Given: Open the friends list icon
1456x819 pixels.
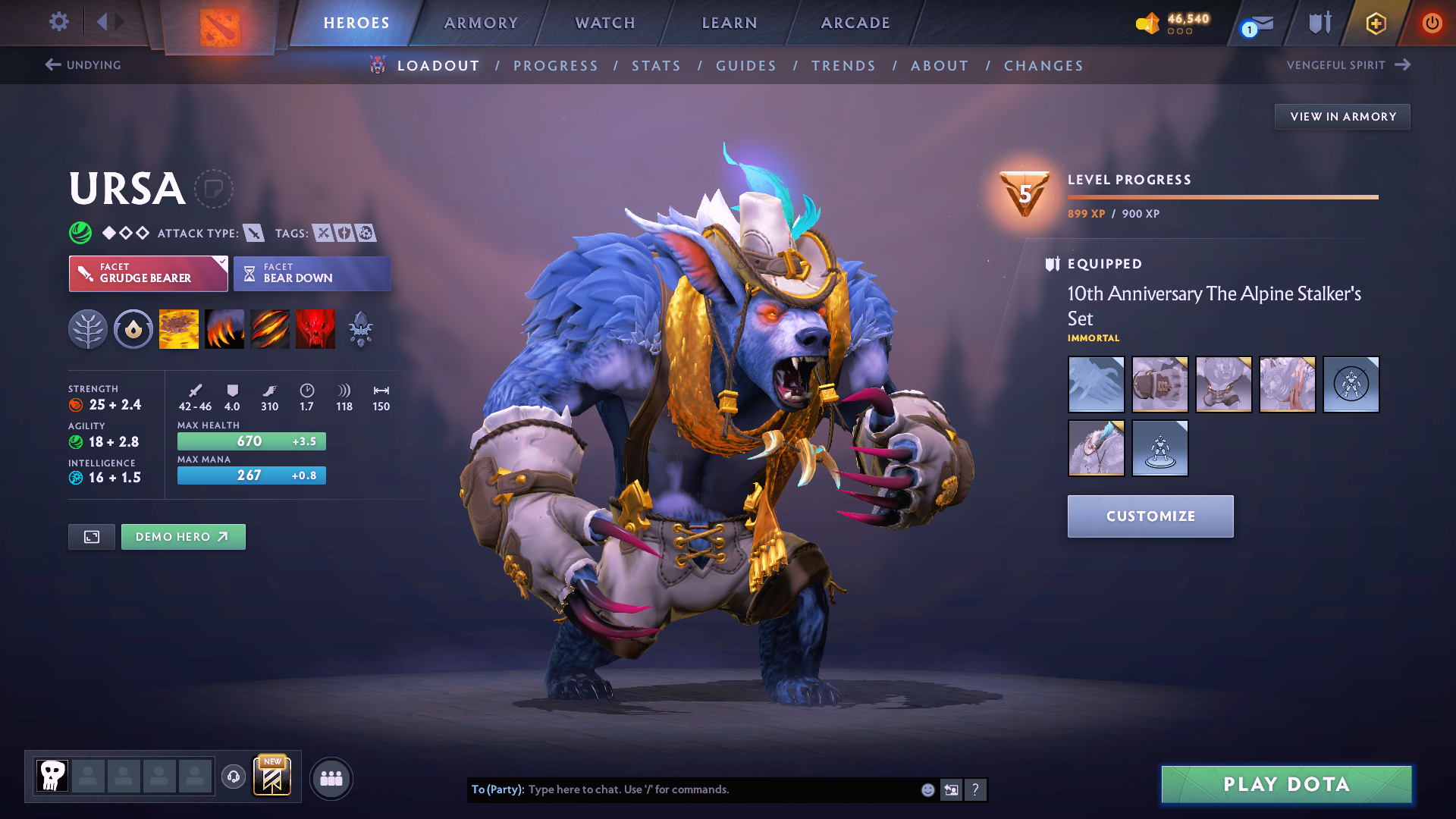Looking at the screenshot, I should pyautogui.click(x=331, y=779).
